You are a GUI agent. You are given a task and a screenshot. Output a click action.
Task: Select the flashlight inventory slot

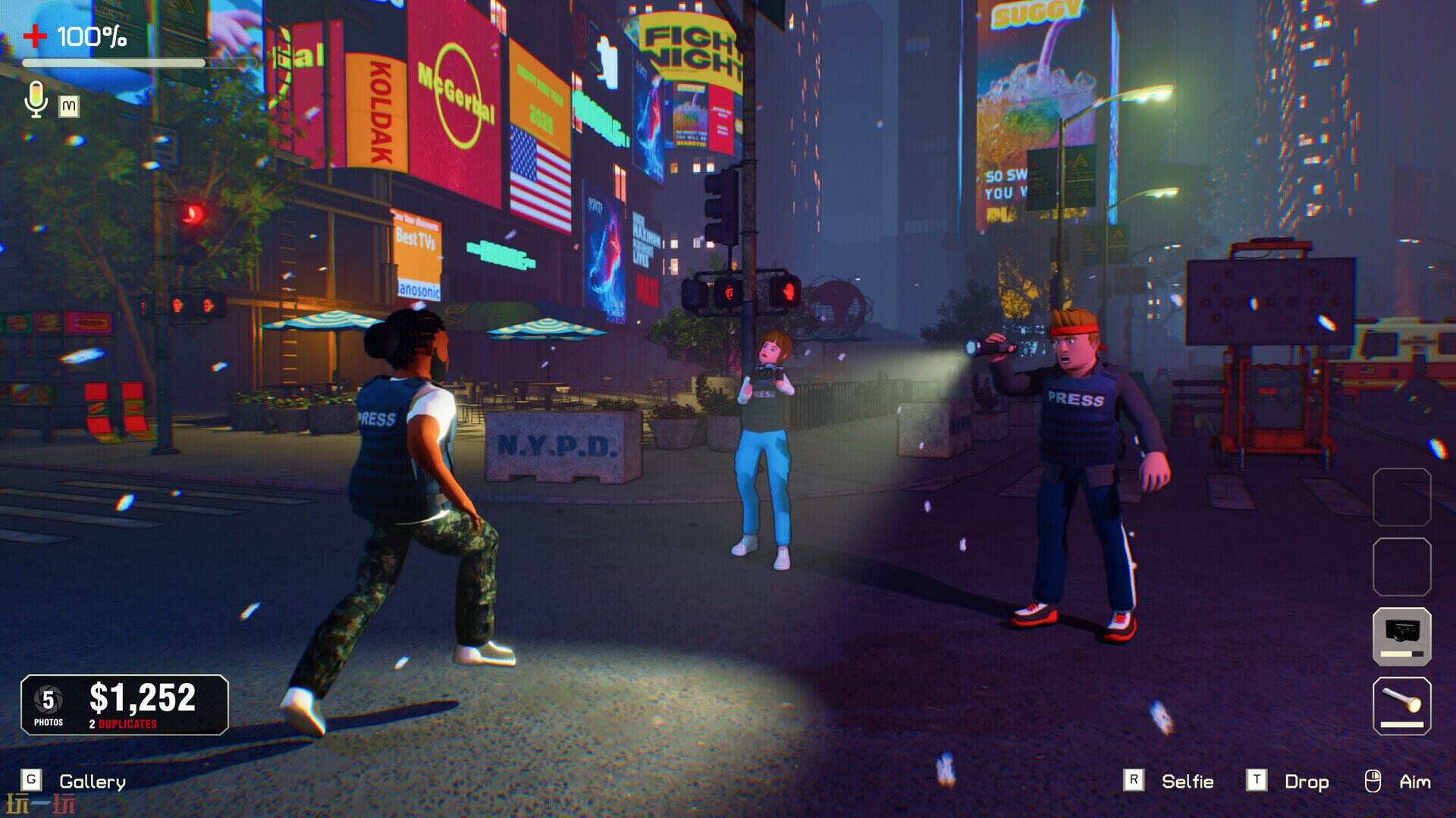coord(1401,706)
